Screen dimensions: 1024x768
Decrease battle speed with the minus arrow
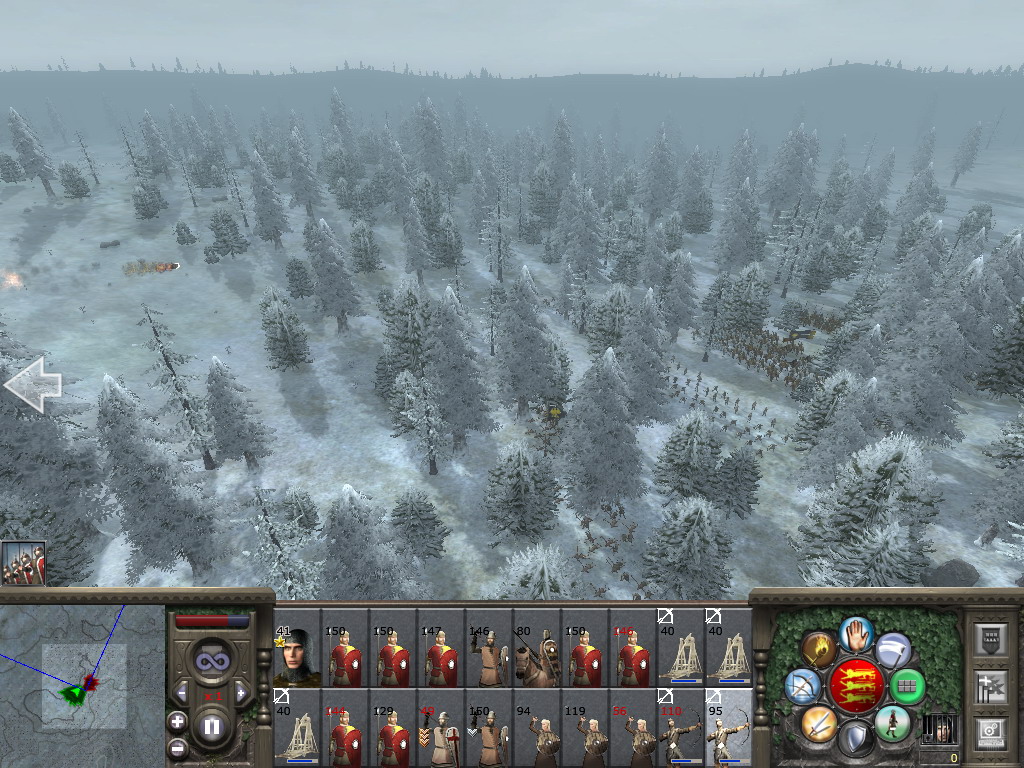click(182, 694)
